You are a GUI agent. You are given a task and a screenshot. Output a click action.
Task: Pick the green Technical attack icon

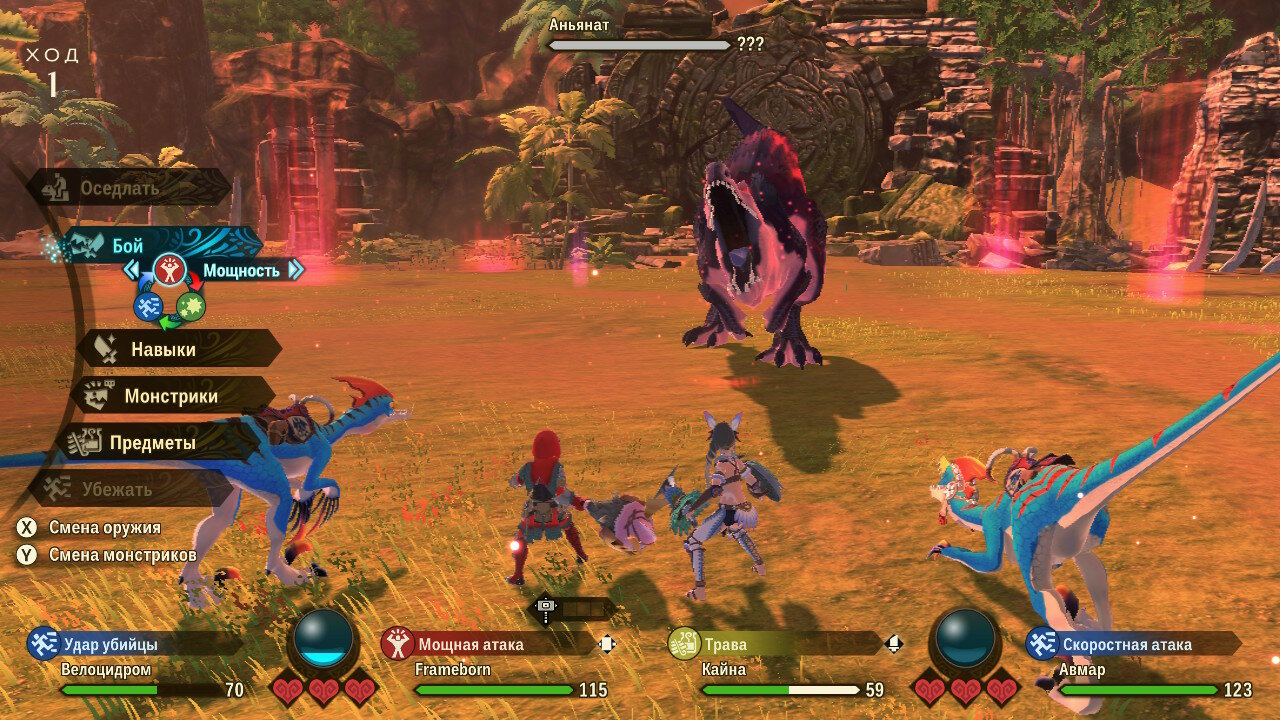(191, 306)
